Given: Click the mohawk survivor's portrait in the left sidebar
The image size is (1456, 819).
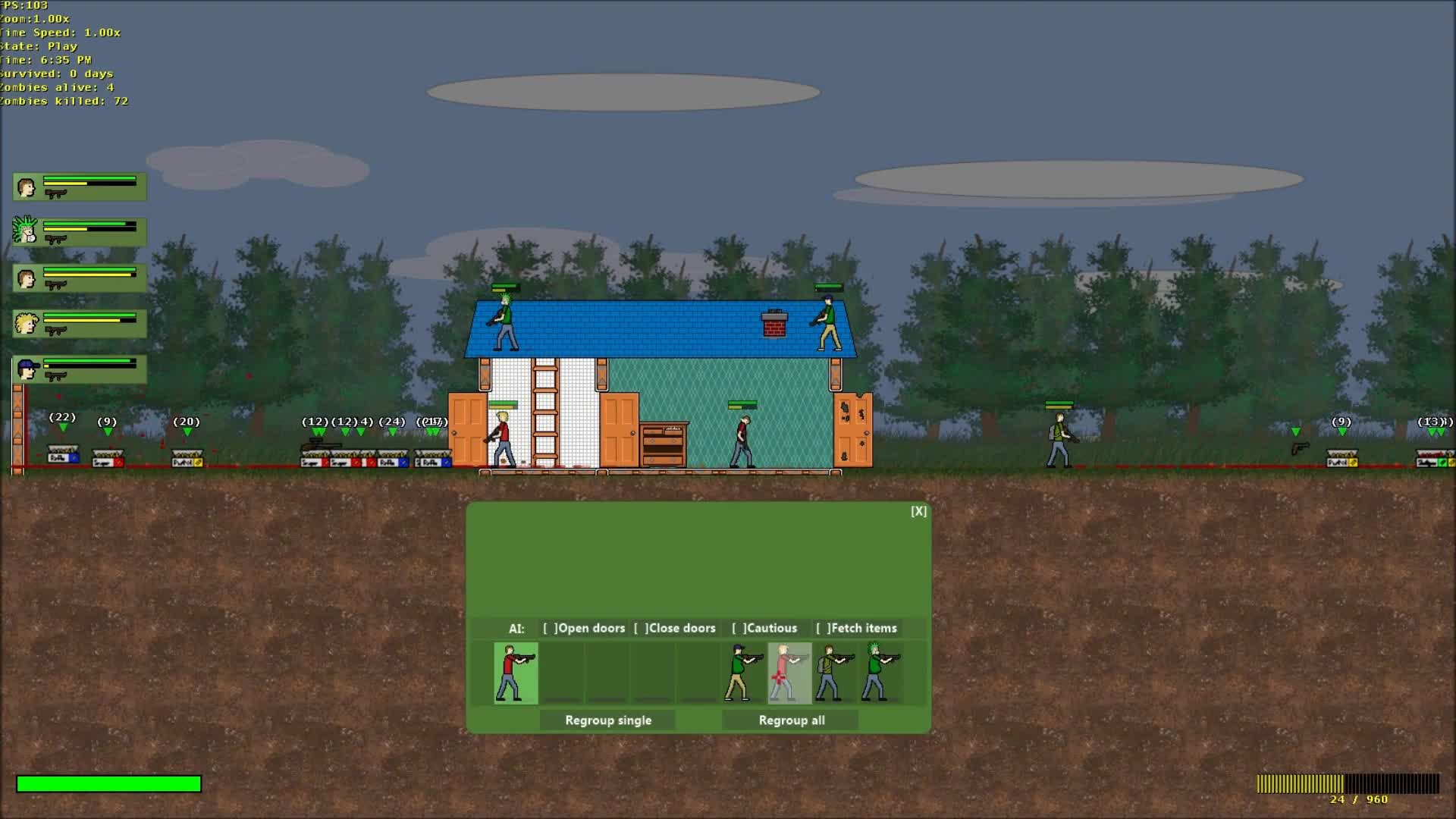Looking at the screenshot, I should coord(24,232).
